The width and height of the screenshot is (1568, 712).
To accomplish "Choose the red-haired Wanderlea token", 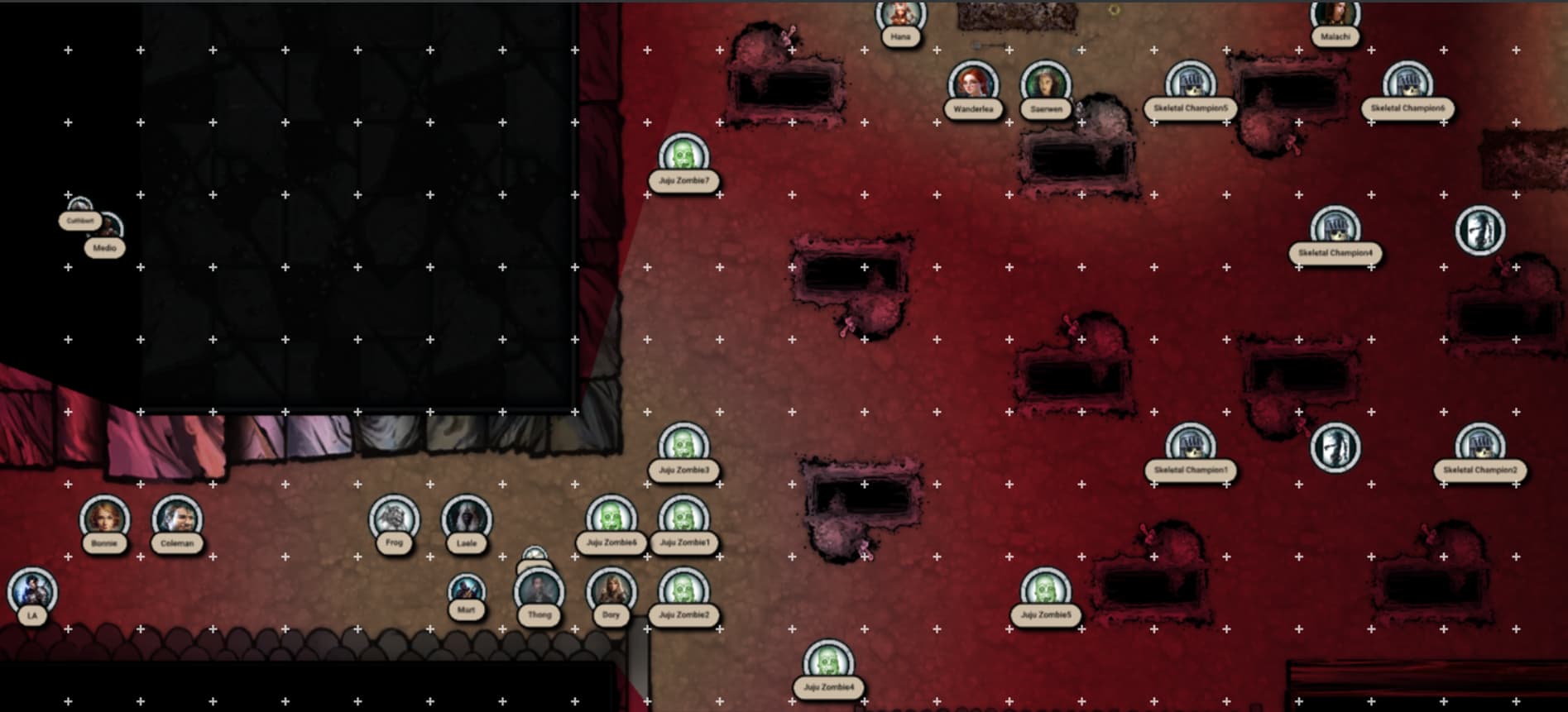I will (x=973, y=84).
